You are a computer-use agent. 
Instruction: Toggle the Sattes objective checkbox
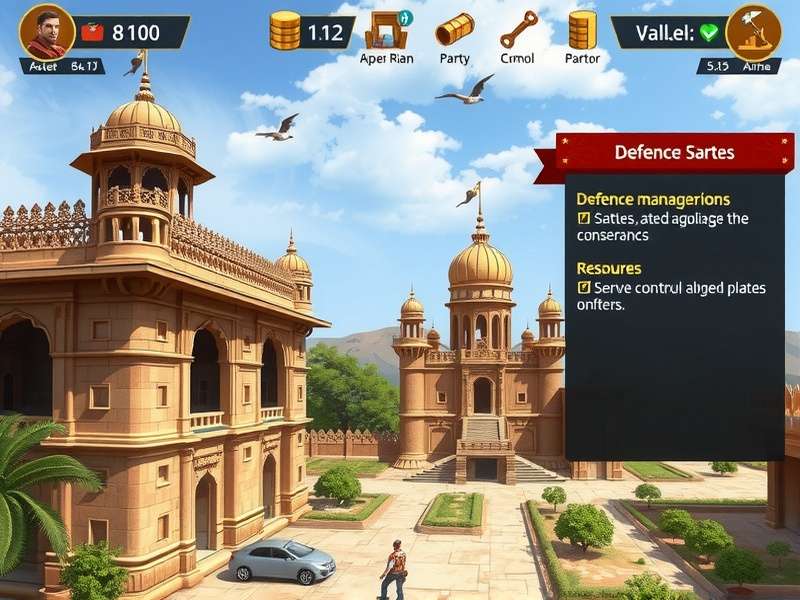584,218
